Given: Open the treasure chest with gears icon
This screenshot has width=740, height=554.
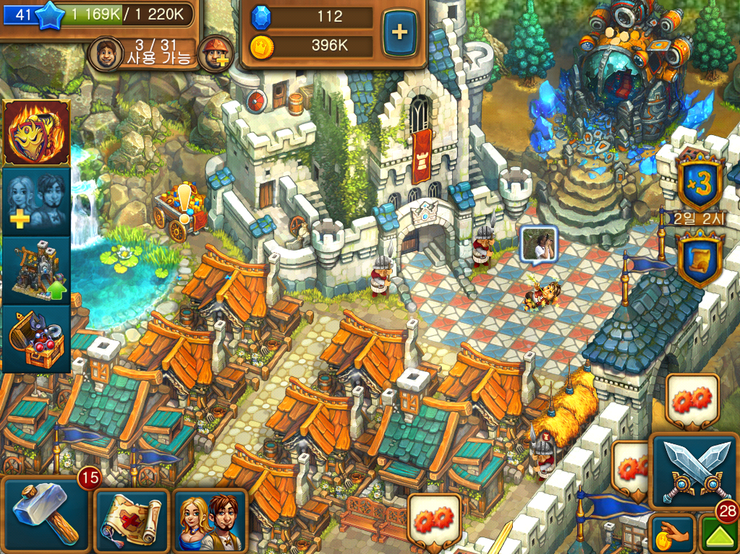Looking at the screenshot, I should tap(36, 339).
